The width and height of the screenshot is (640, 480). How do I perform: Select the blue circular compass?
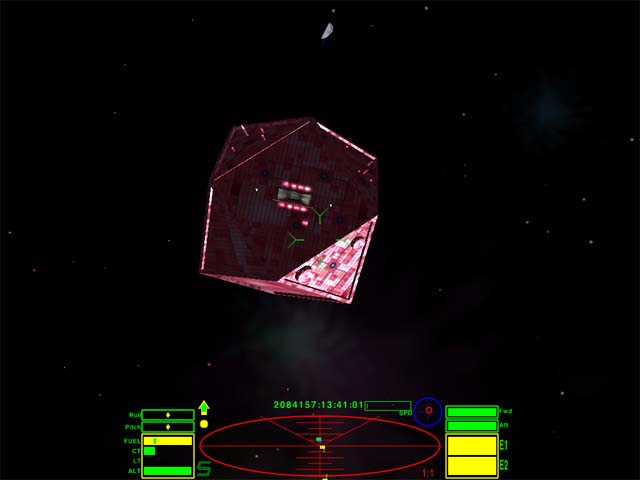click(428, 411)
